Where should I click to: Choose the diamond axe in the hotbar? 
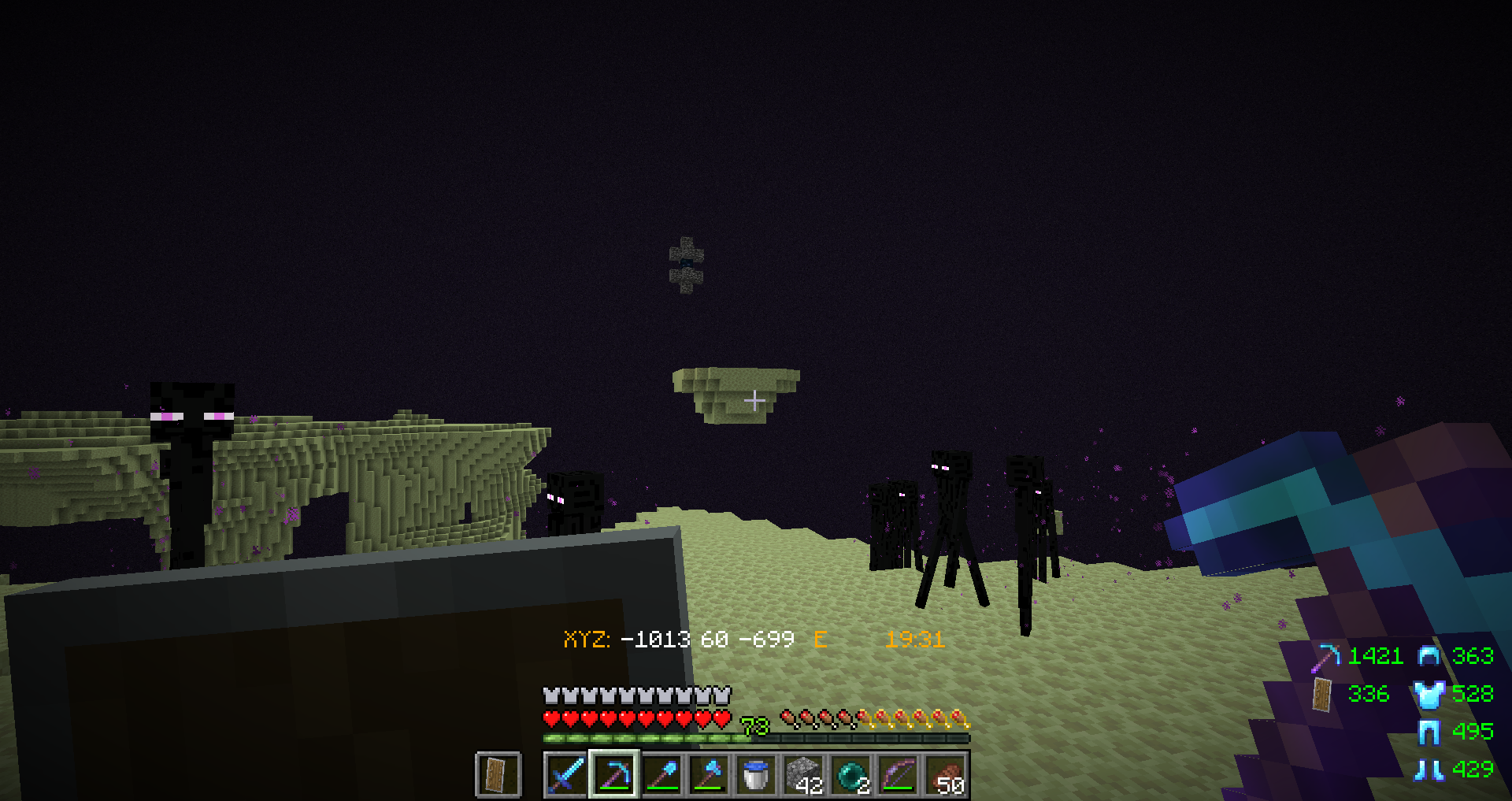pos(709,775)
